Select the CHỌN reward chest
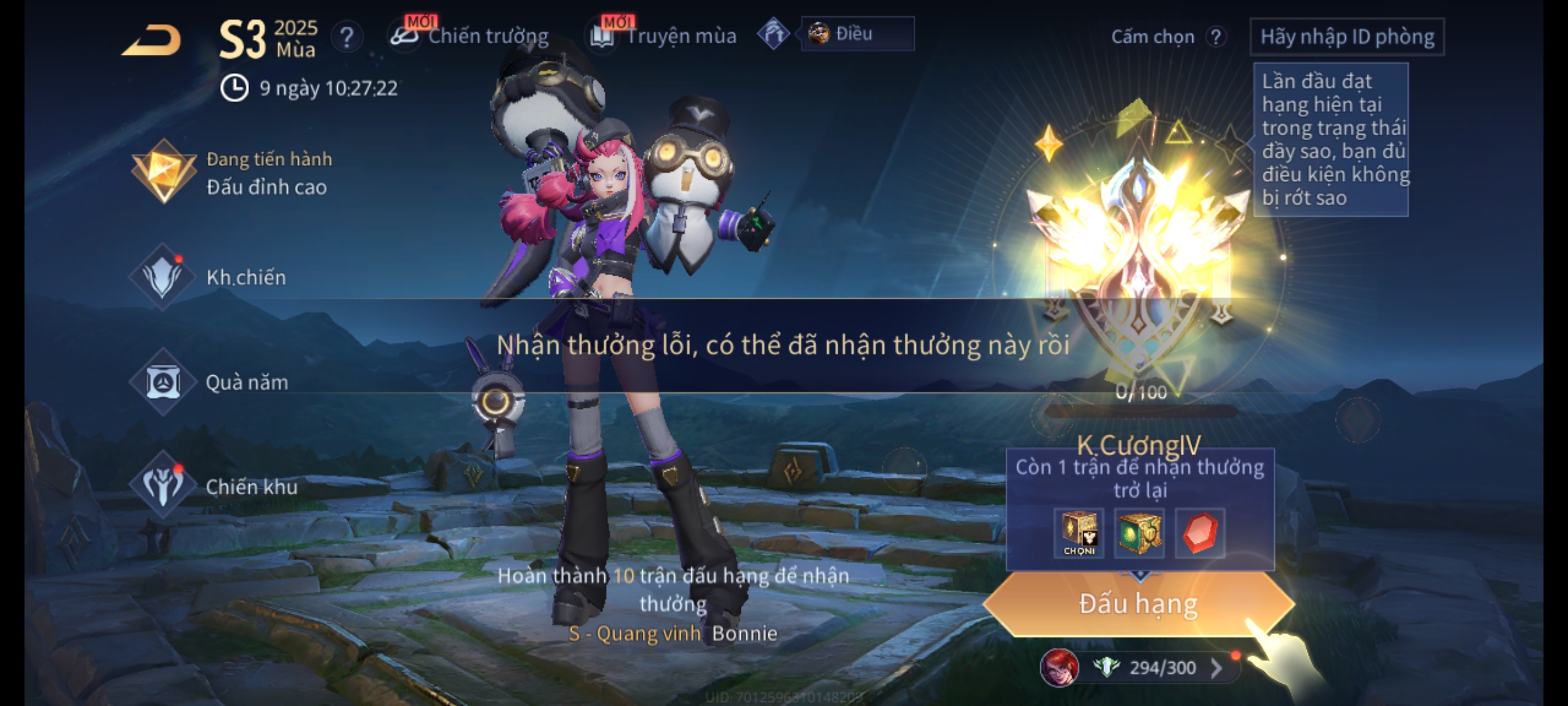The image size is (1568, 706). point(1079,533)
